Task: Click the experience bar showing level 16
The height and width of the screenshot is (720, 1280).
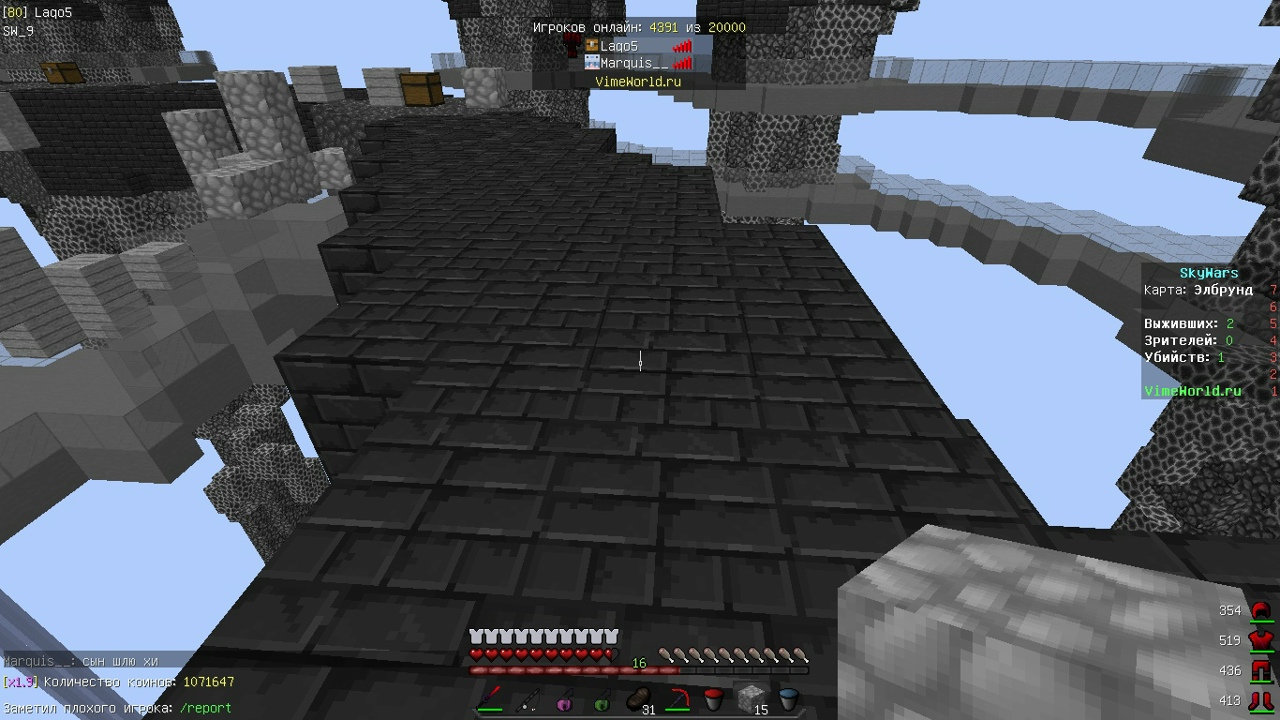Action: pyautogui.click(x=640, y=663)
